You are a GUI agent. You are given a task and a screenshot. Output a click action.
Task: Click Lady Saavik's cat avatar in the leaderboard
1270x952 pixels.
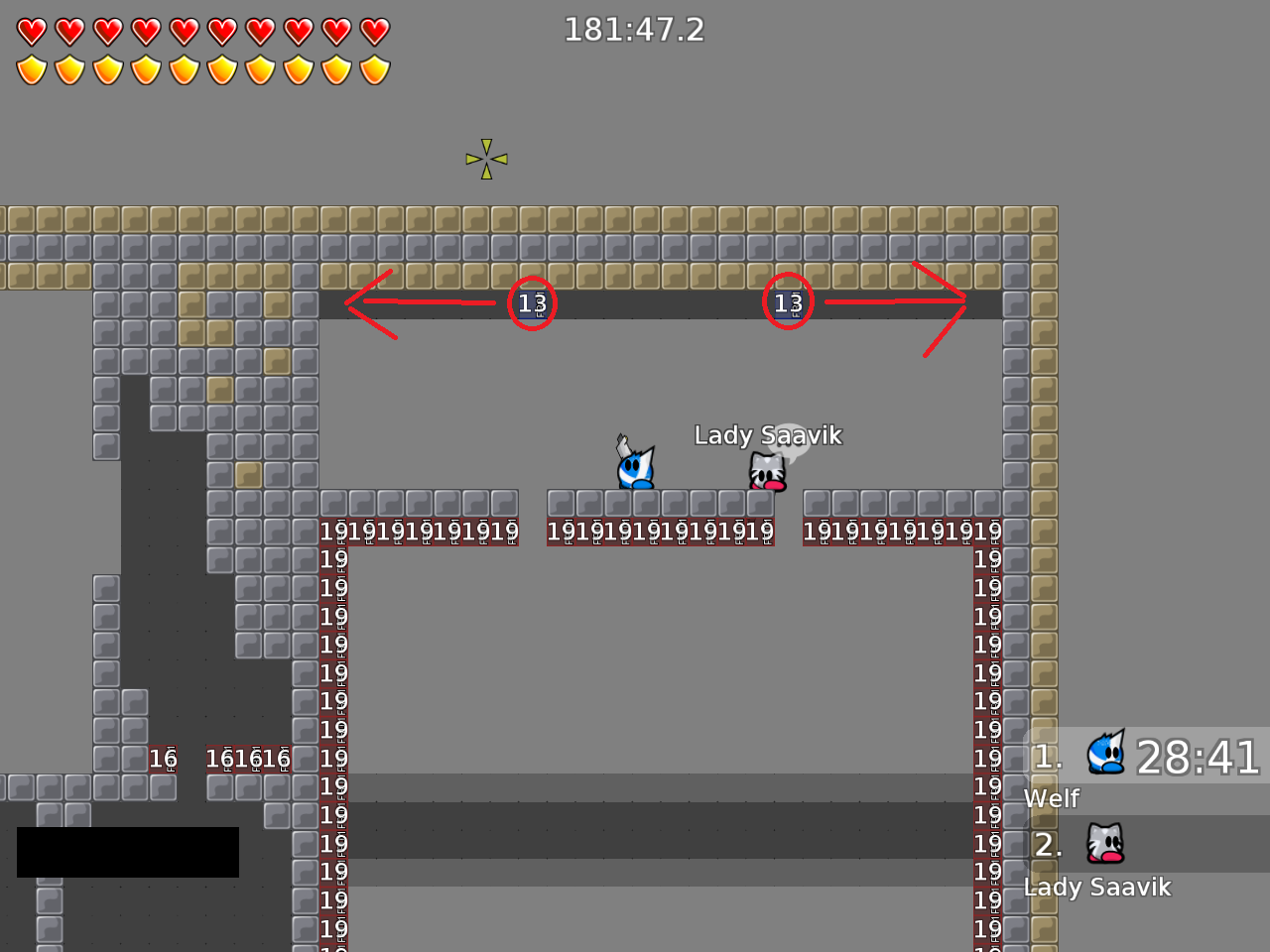pyautogui.click(x=1104, y=843)
